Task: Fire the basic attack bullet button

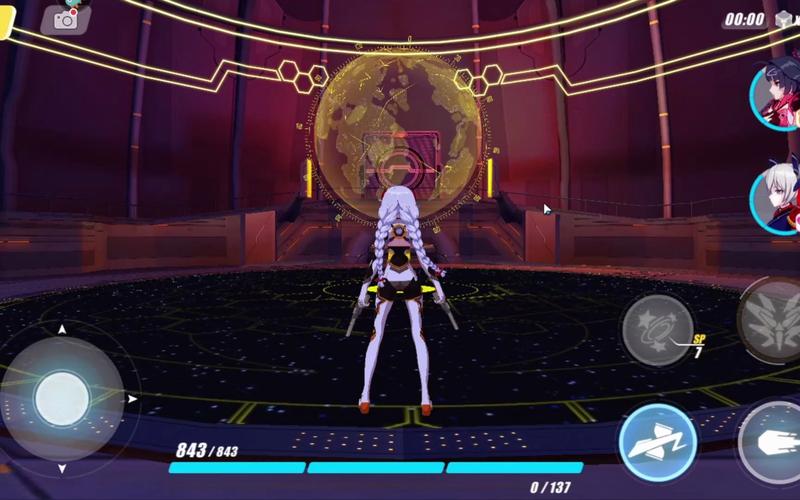Action: coord(774,441)
